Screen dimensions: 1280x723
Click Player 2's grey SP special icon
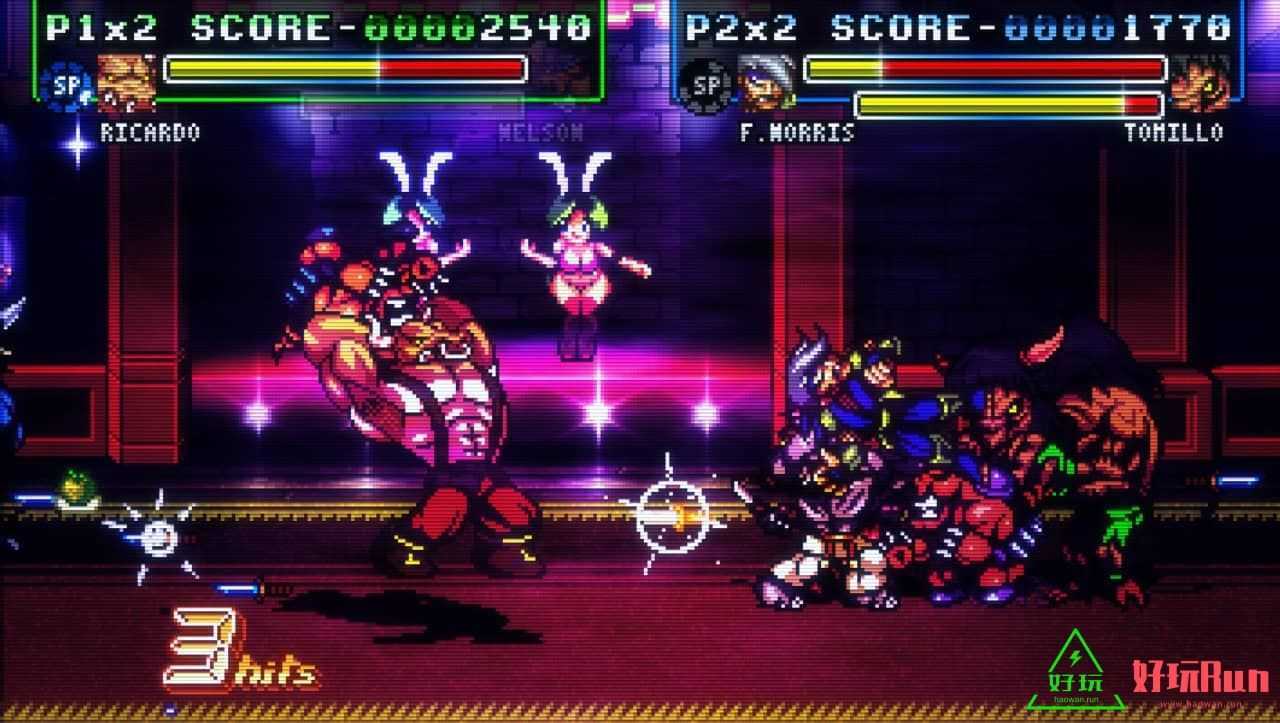click(x=706, y=85)
